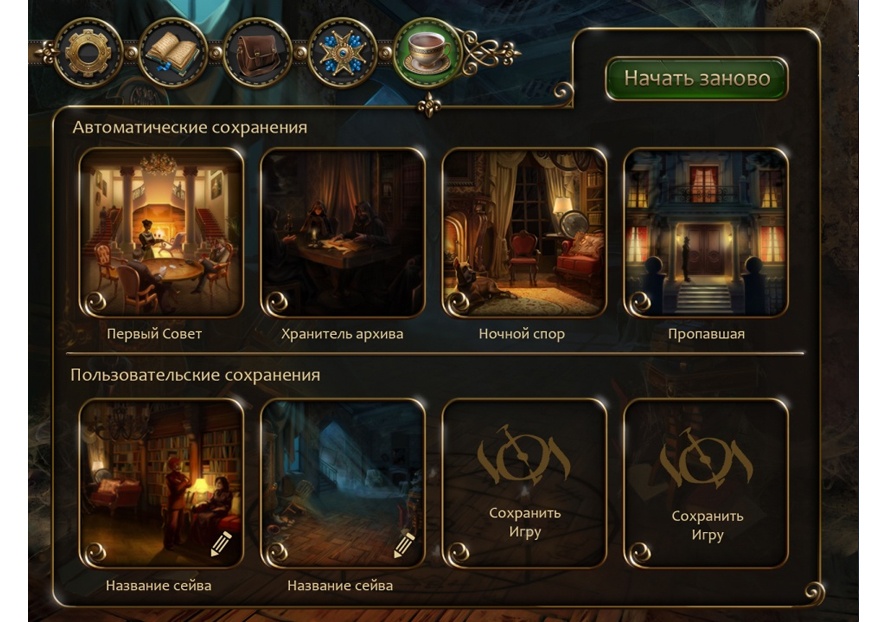Select the Ночной спор autosave thumbnail

click(x=523, y=232)
